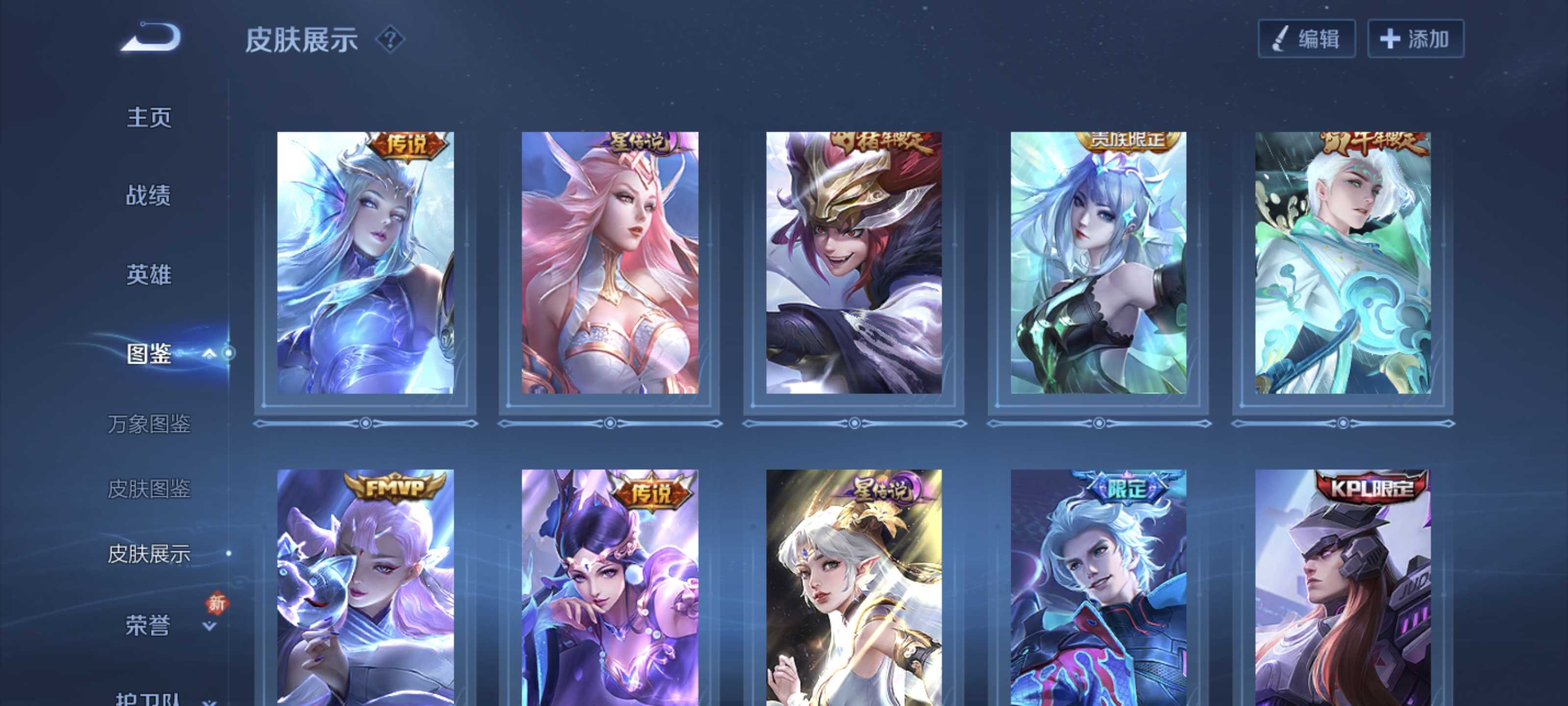Open the golden white-haired 星传说 skin card
This screenshot has height=706, width=1568.
[854, 588]
